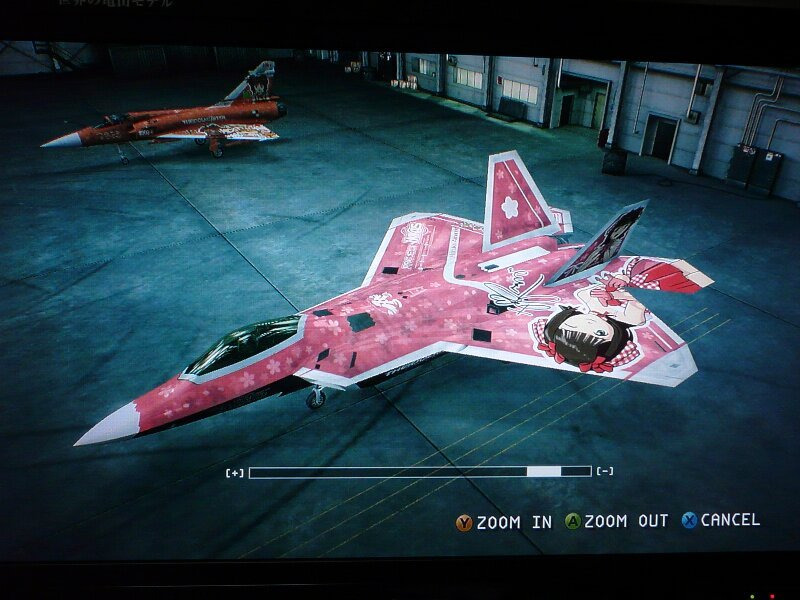Click the [+] end of the zoom bar
Screen dimensions: 800x600
(235, 472)
